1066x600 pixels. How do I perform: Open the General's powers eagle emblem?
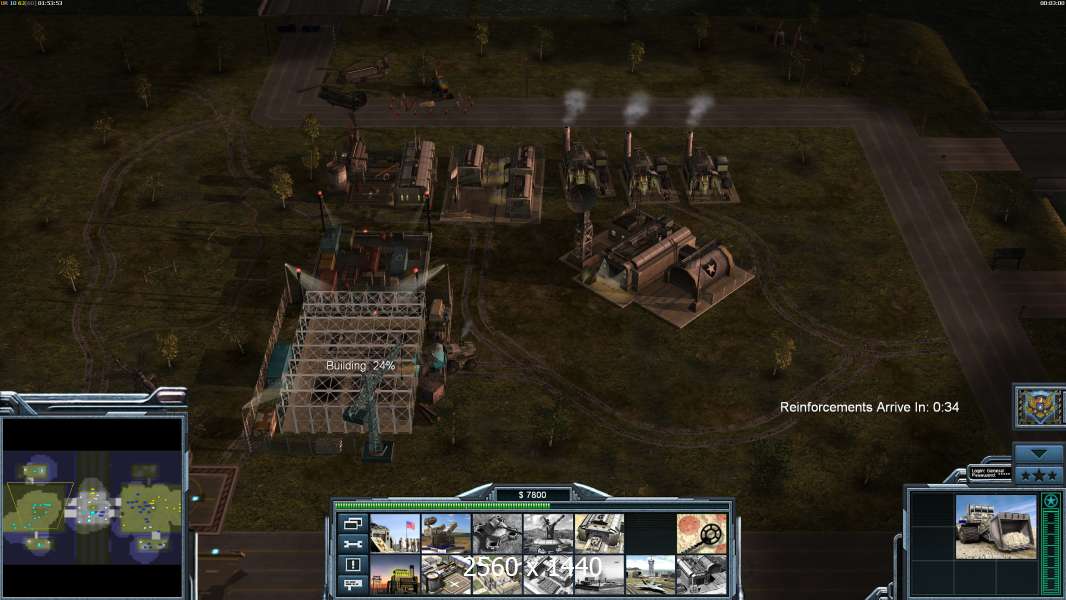(x=1039, y=406)
